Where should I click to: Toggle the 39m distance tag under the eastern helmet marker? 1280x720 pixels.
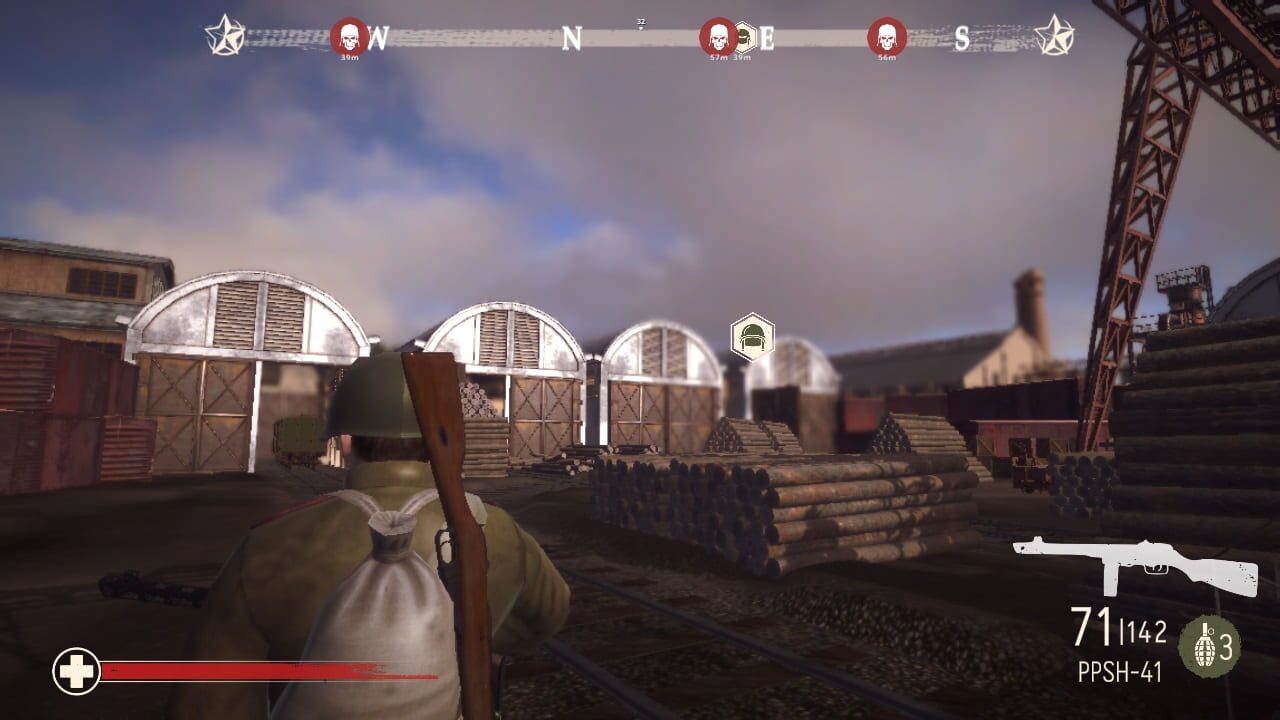pos(741,58)
